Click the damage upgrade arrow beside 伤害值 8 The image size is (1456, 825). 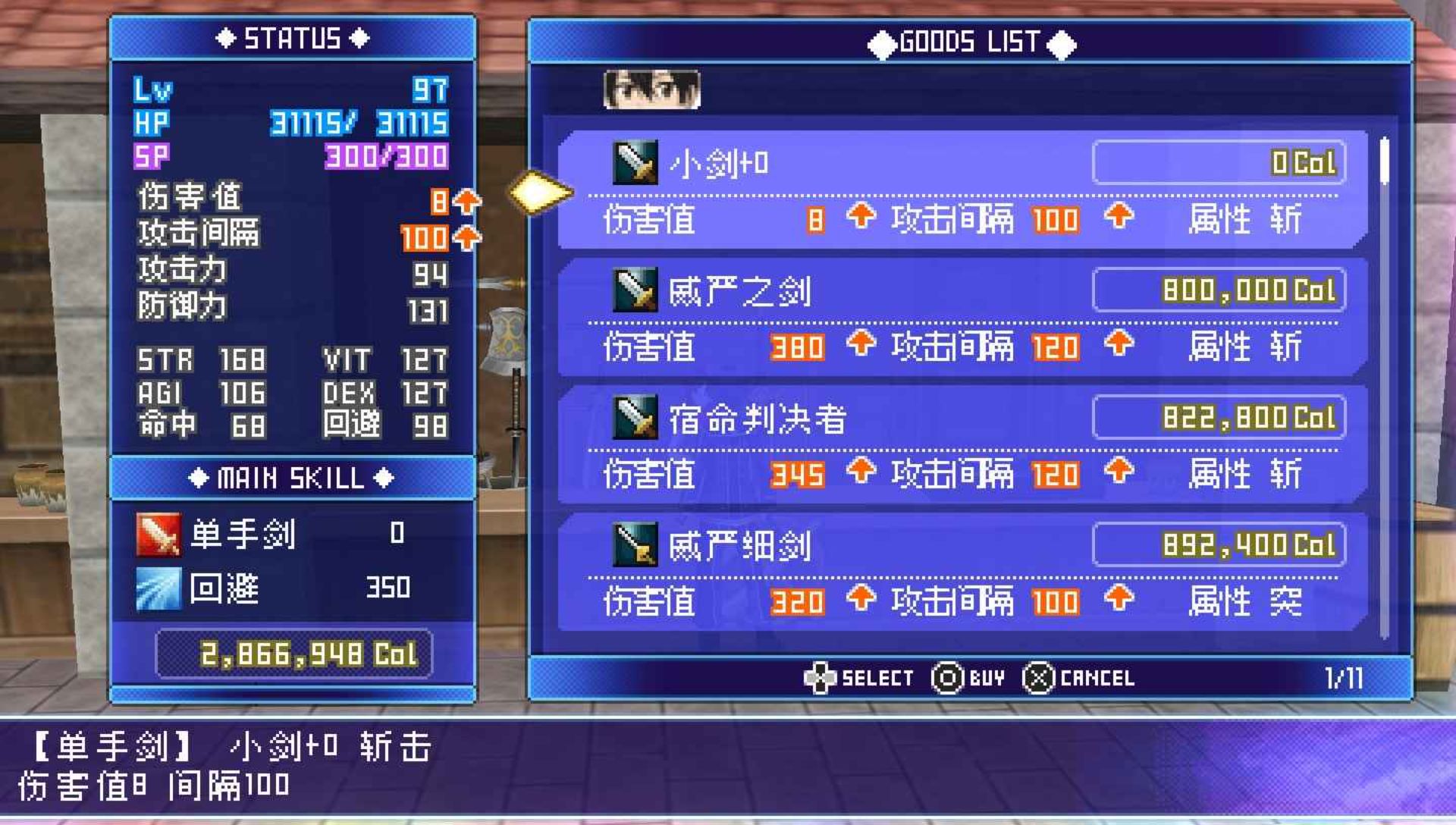[468, 201]
